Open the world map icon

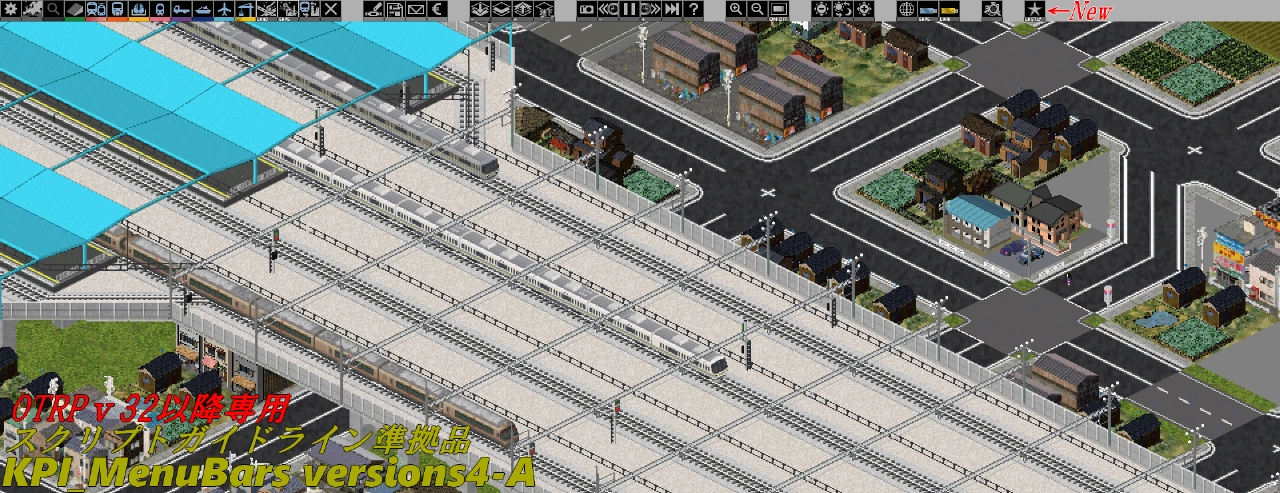[32, 9]
